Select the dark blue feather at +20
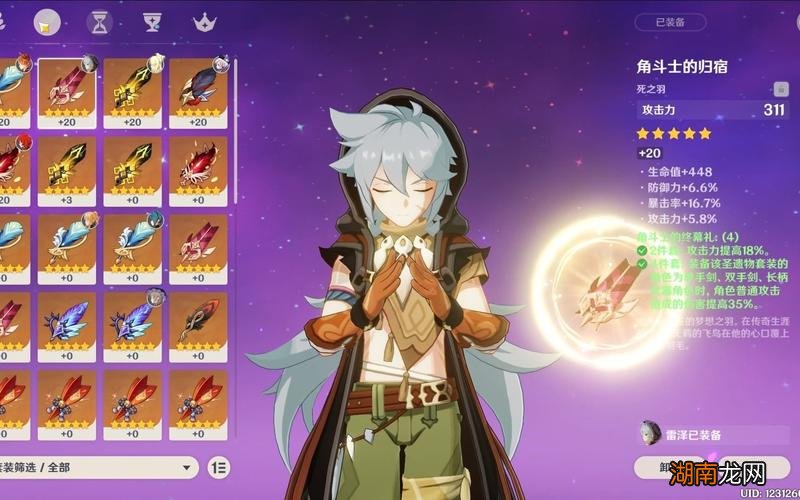The image size is (800, 500). coord(198,88)
